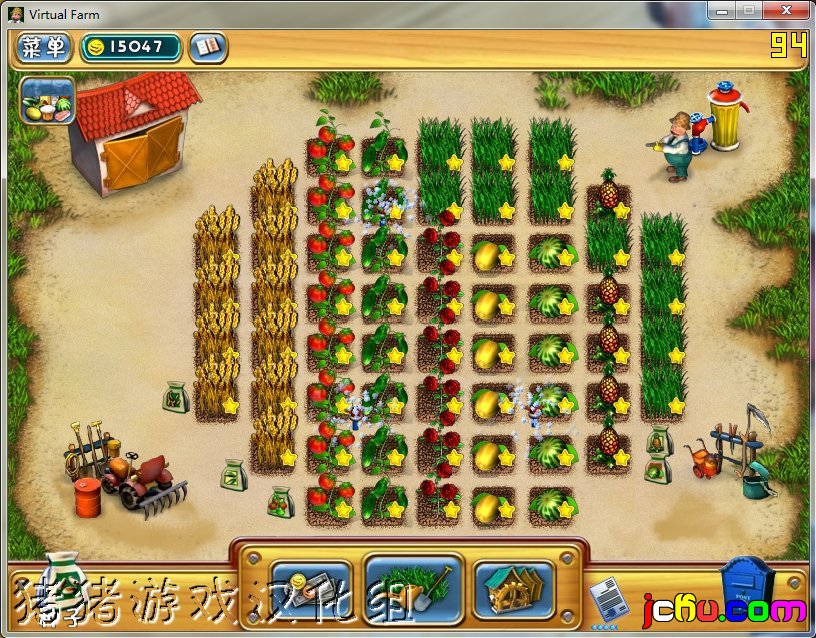This screenshot has height=638, width=816.
Task: Choose the shovel and grass button
Action: point(412,586)
